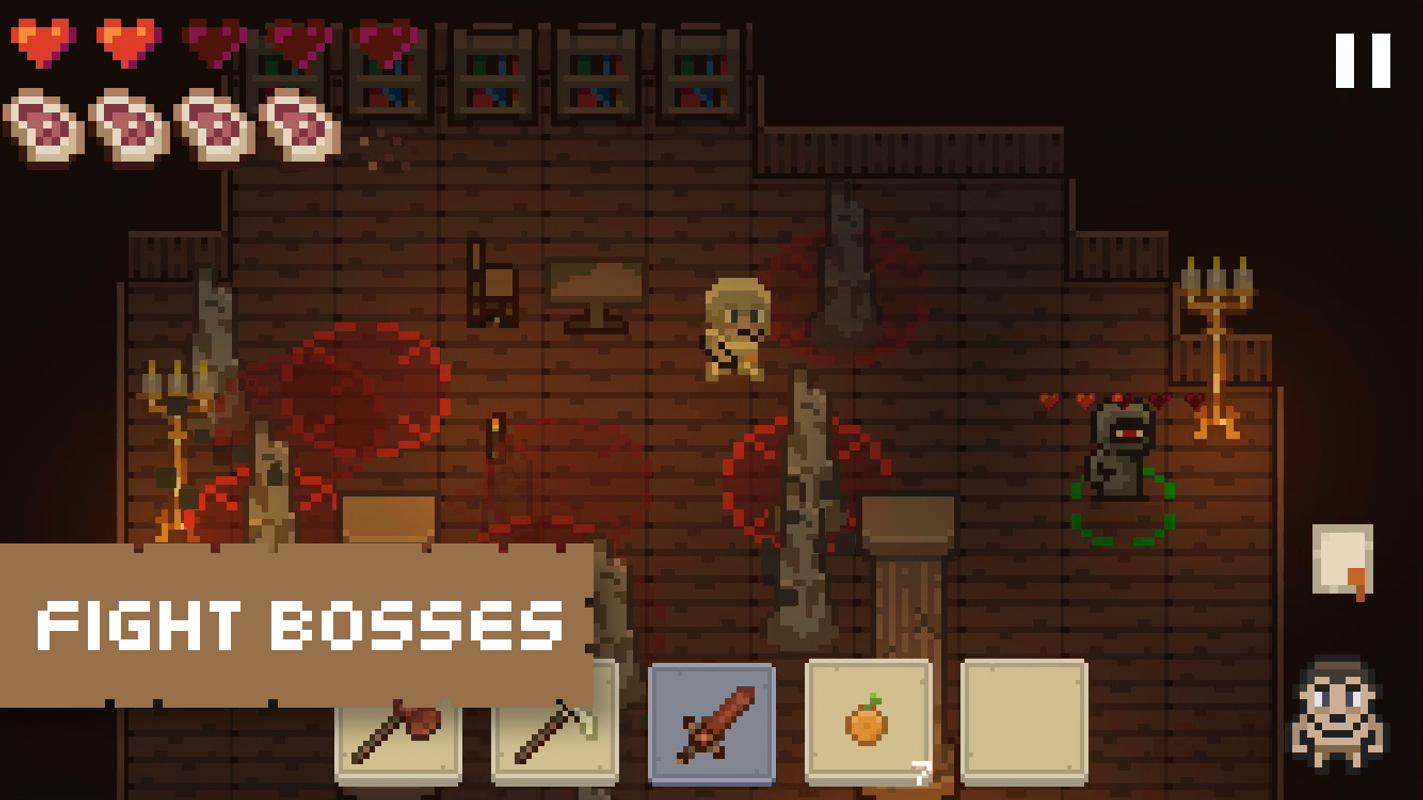Pause the game
The height and width of the screenshot is (800, 1423).
pos(1362,61)
